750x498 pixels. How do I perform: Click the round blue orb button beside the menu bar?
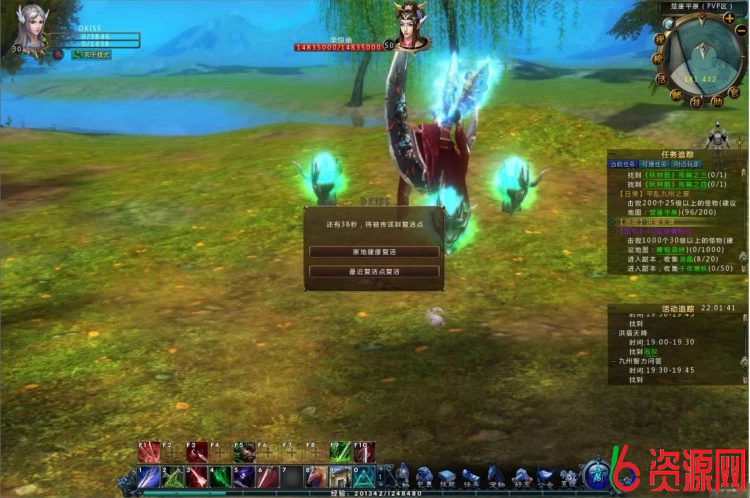[x=600, y=474]
